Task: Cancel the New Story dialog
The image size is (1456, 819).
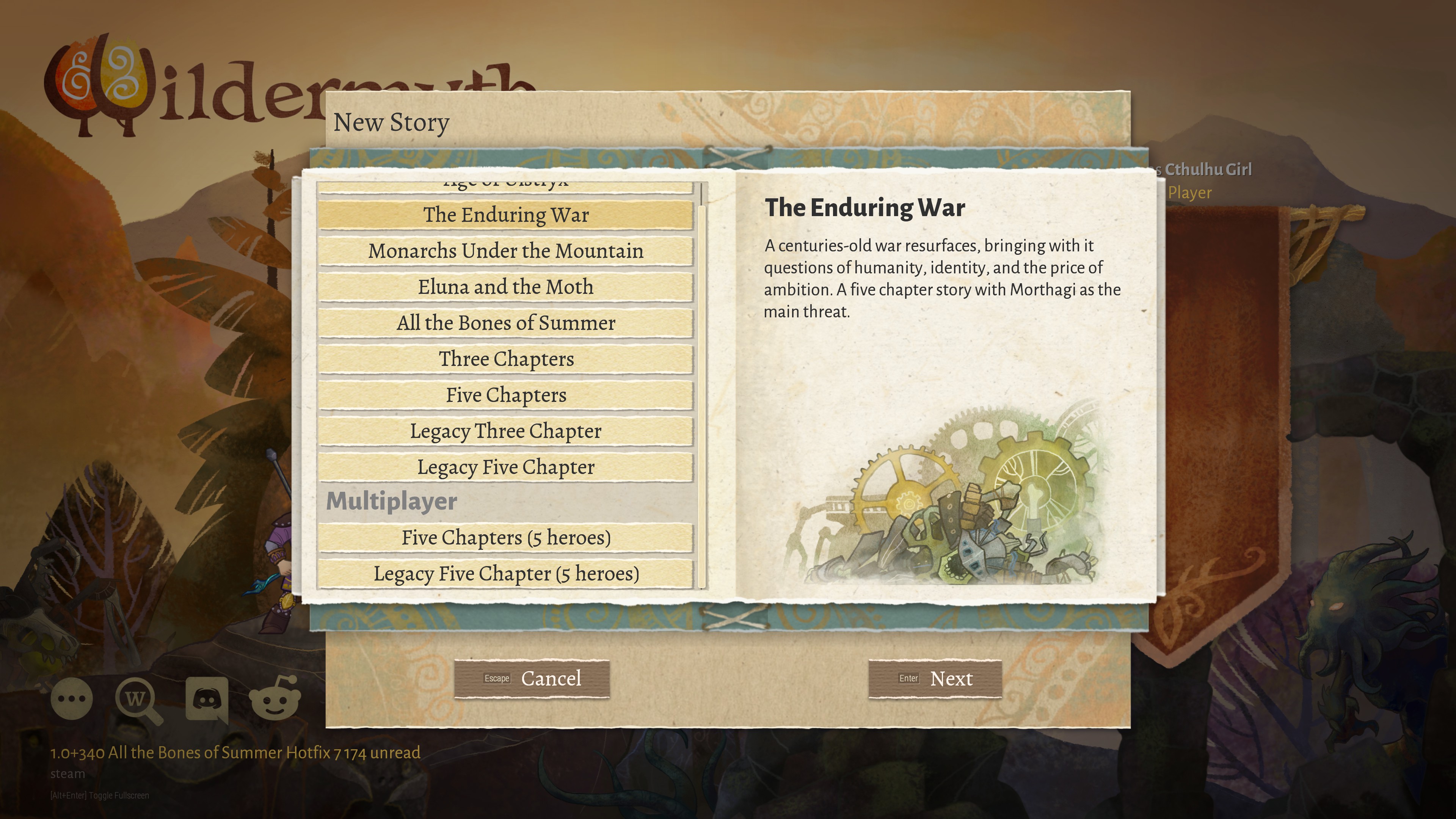Action: point(532,679)
